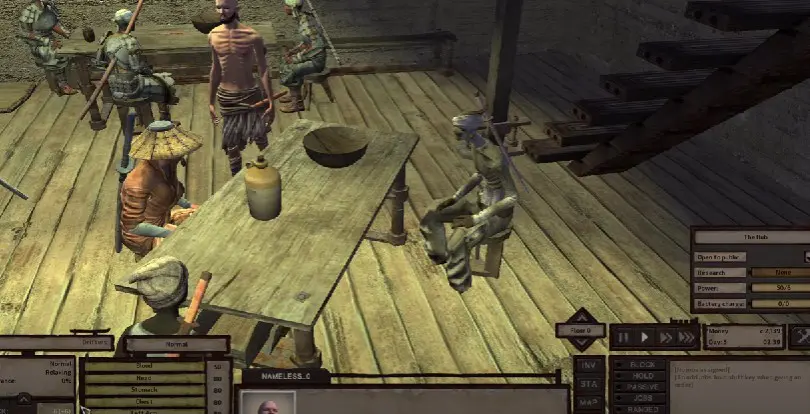Pause the game speed
The height and width of the screenshot is (414, 810).
pyautogui.click(x=625, y=338)
